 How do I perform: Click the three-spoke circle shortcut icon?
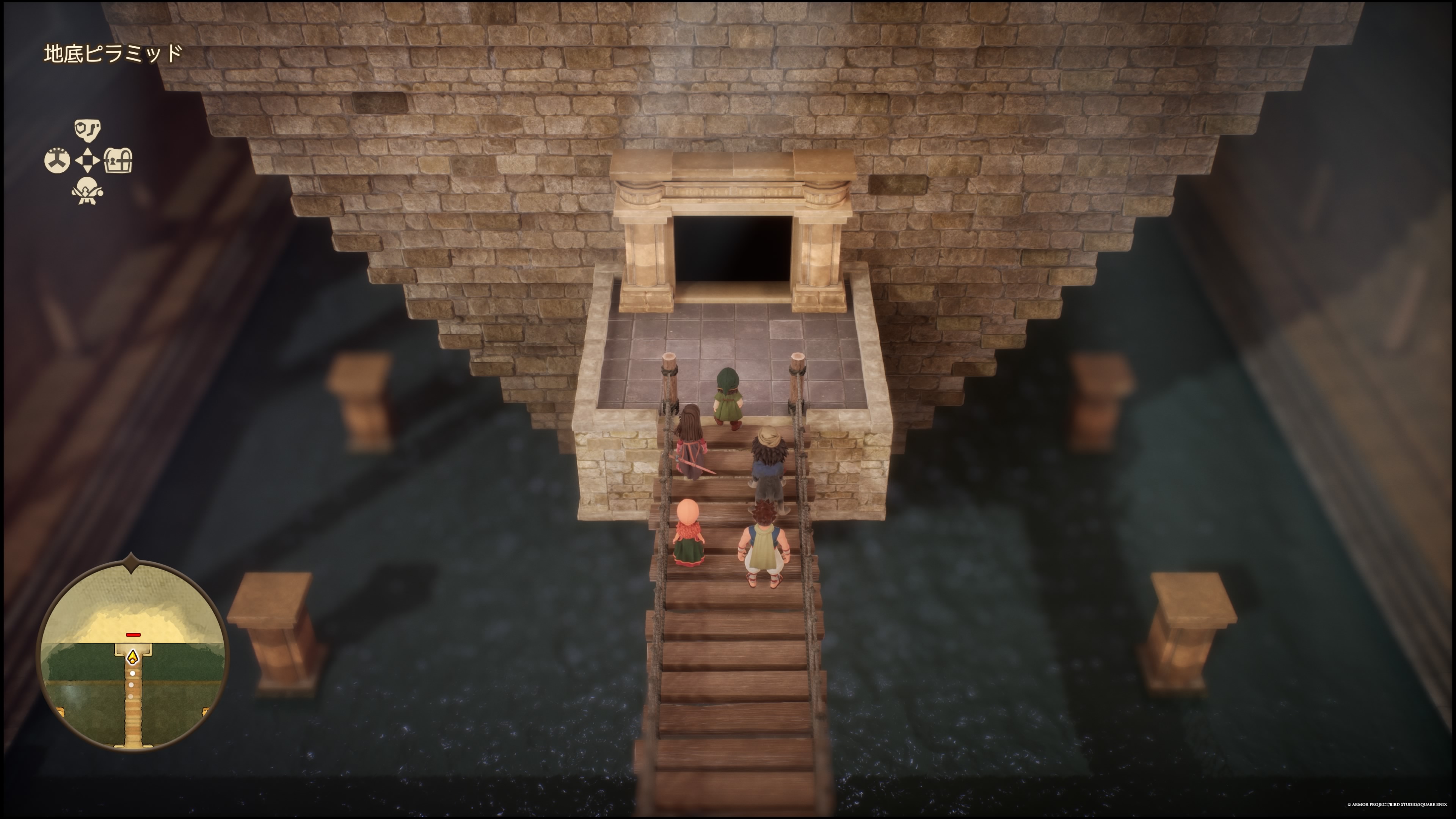pos(57,161)
